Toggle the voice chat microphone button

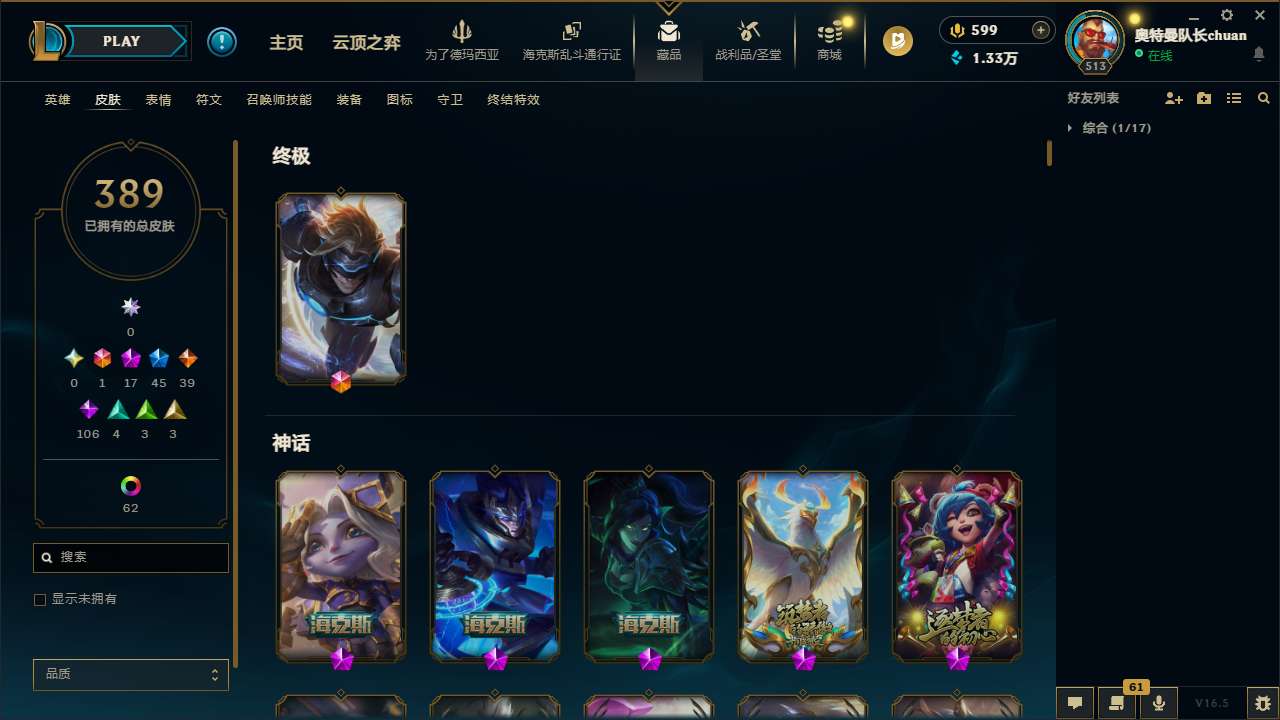(1158, 702)
